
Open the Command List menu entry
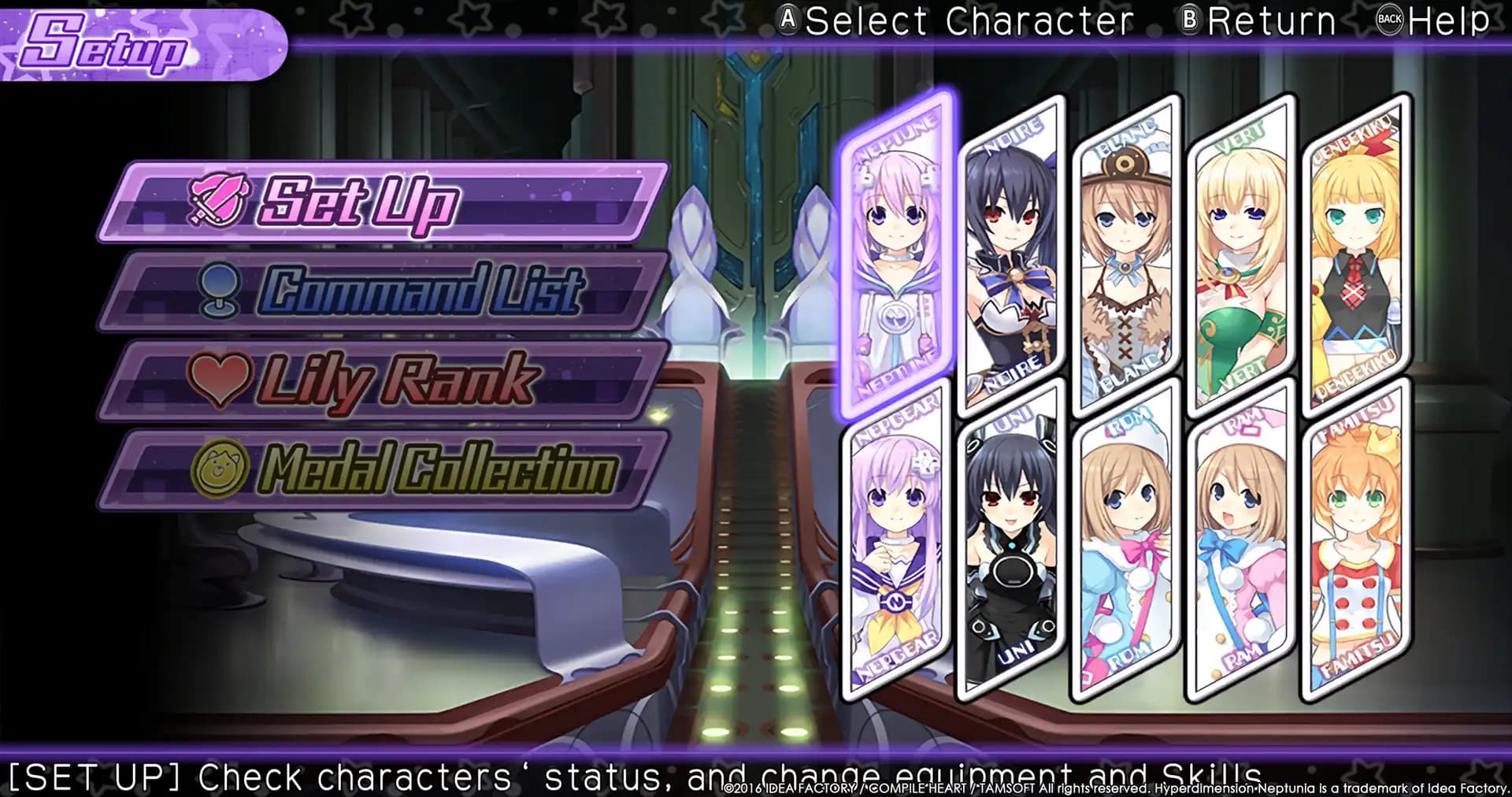[378, 291]
